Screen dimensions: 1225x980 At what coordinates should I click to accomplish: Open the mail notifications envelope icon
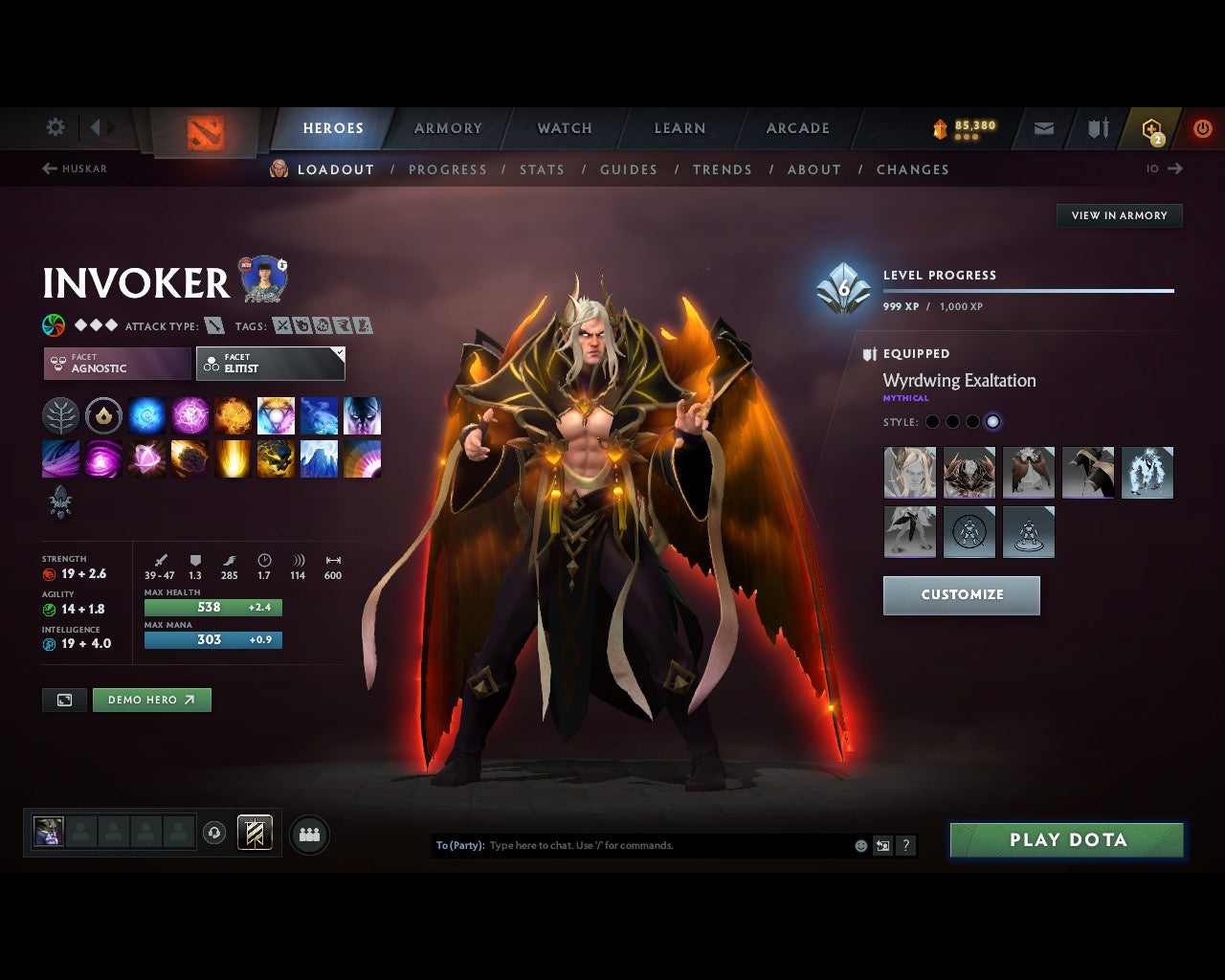click(x=1042, y=127)
